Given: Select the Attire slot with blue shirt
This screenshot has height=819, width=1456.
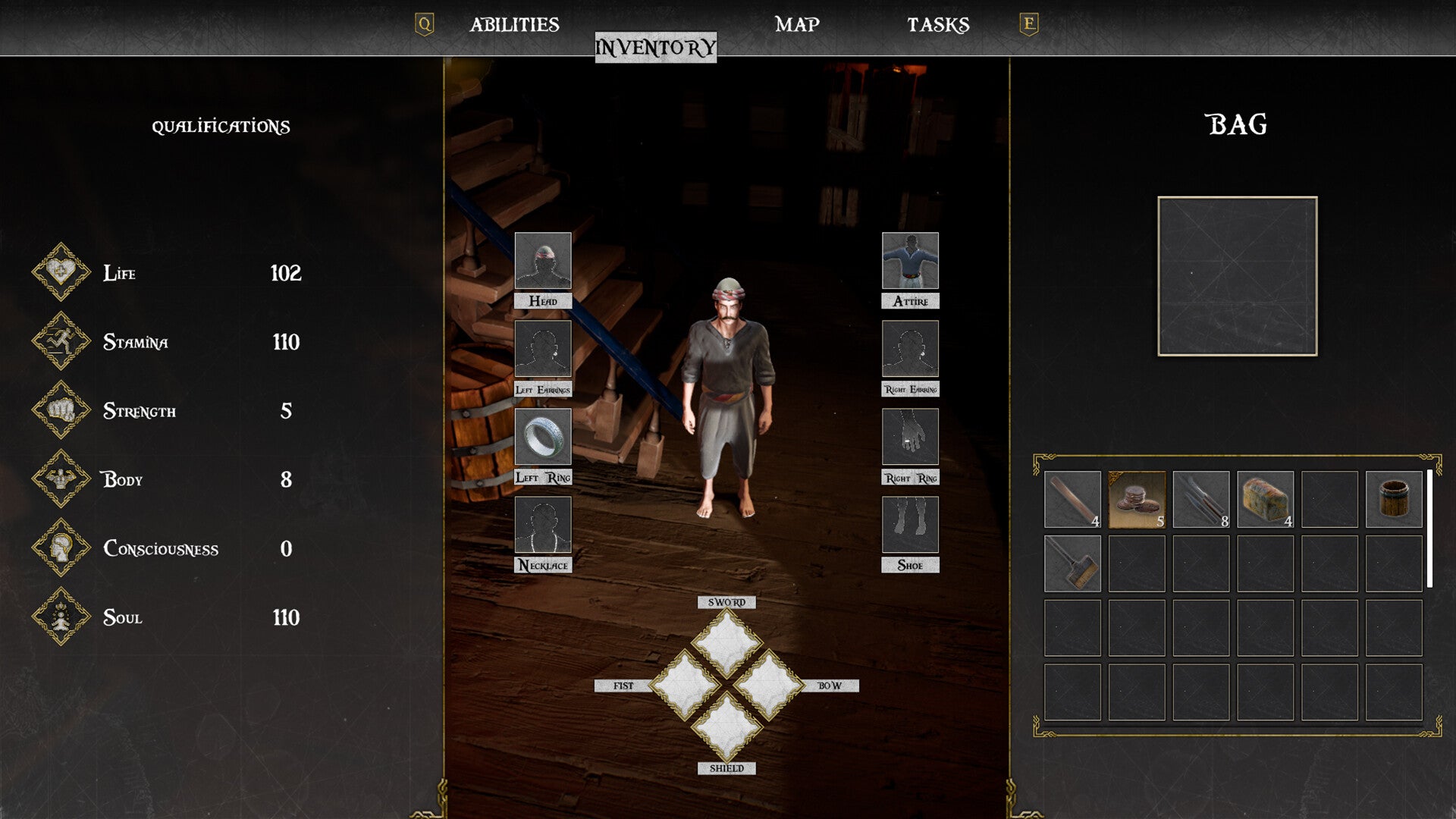Looking at the screenshot, I should (x=910, y=261).
